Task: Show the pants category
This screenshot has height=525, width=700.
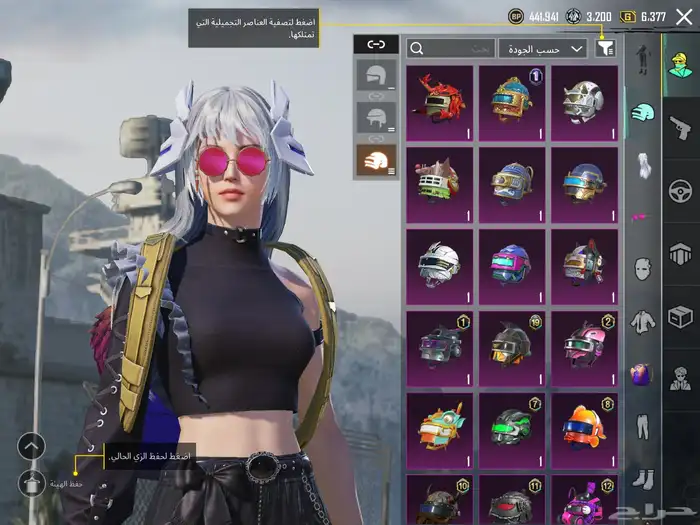Action: coord(641,427)
